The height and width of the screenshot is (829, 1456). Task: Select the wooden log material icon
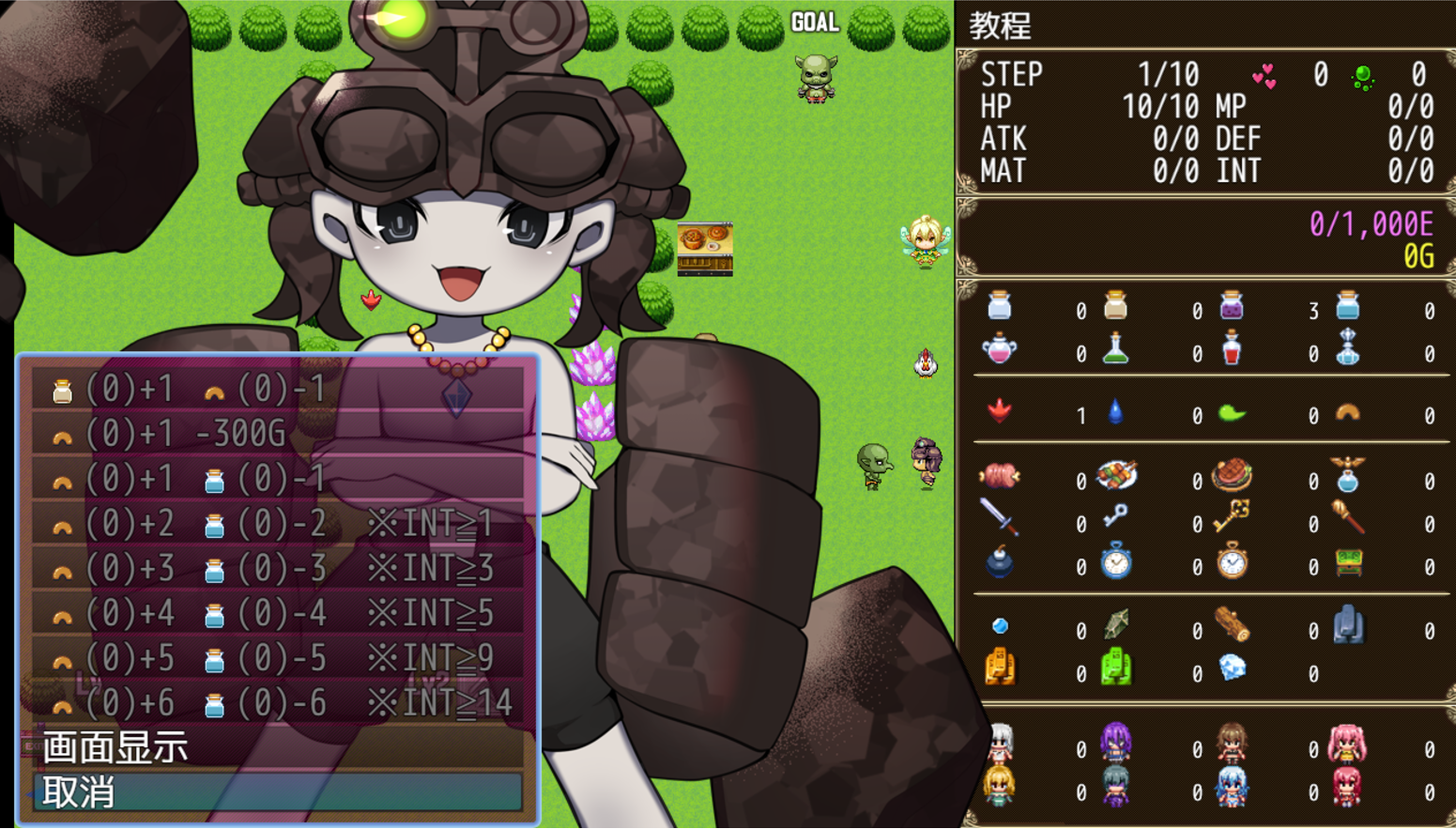pyautogui.click(x=1232, y=622)
